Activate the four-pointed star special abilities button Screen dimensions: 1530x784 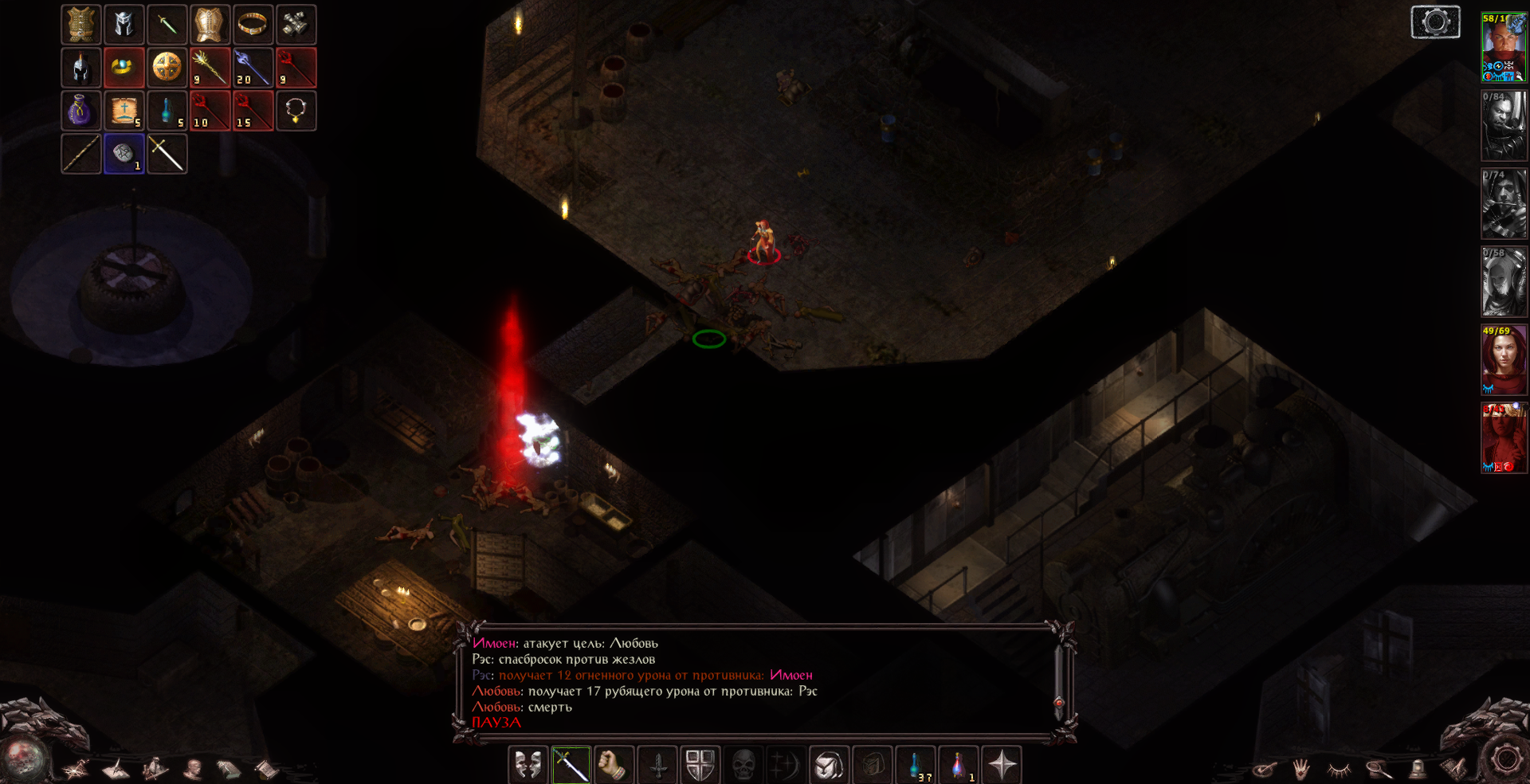pos(1002,766)
